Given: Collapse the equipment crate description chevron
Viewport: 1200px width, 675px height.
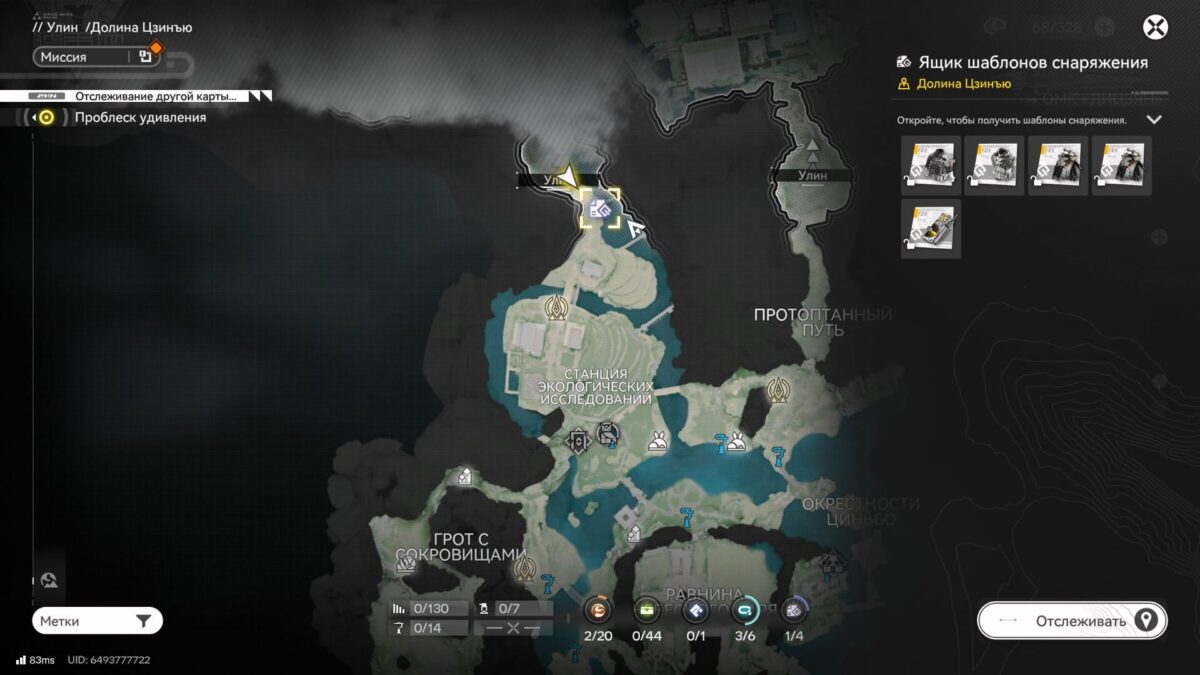Looking at the screenshot, I should (x=1153, y=120).
